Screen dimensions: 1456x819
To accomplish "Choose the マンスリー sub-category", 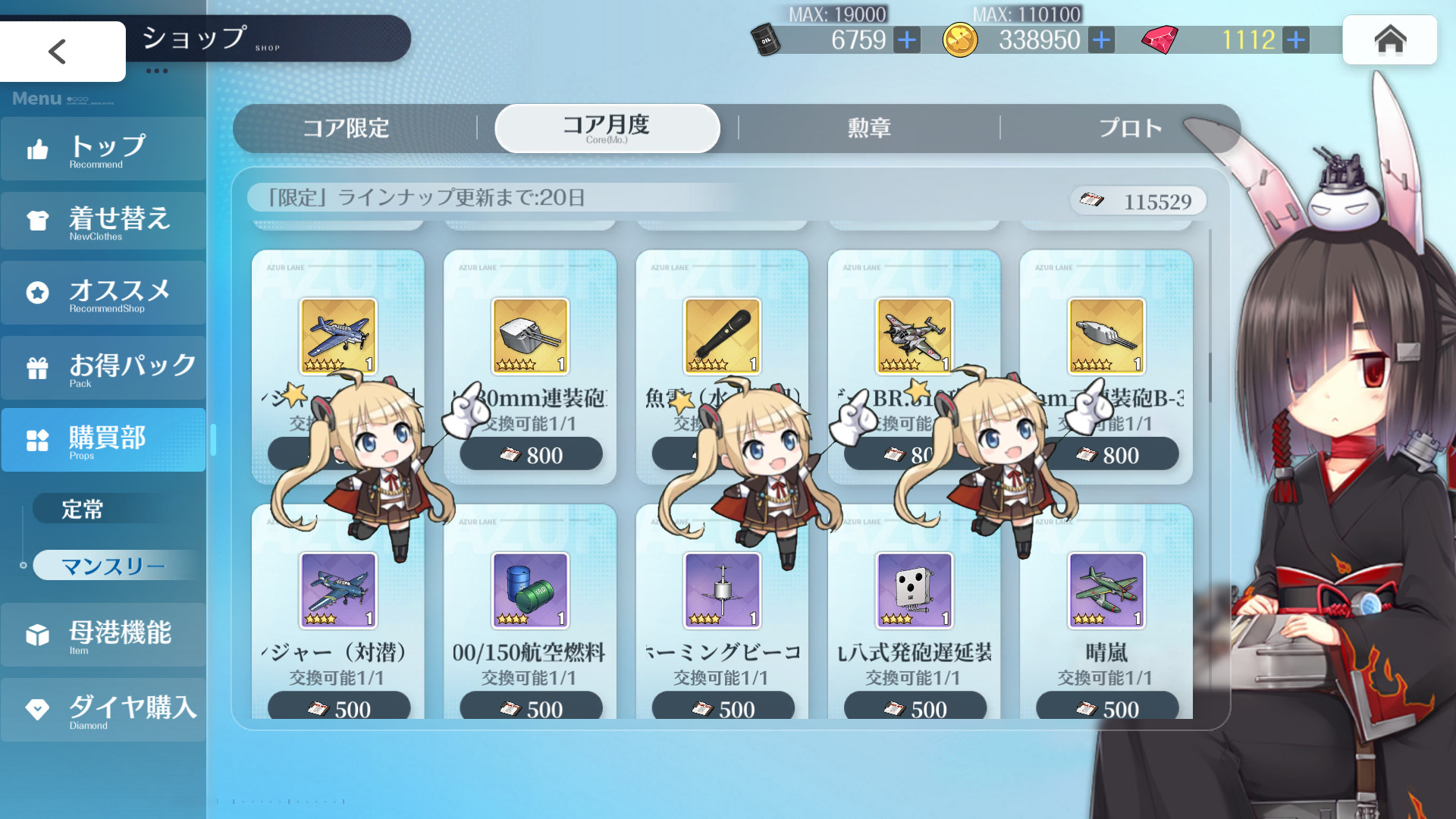I will tap(114, 566).
